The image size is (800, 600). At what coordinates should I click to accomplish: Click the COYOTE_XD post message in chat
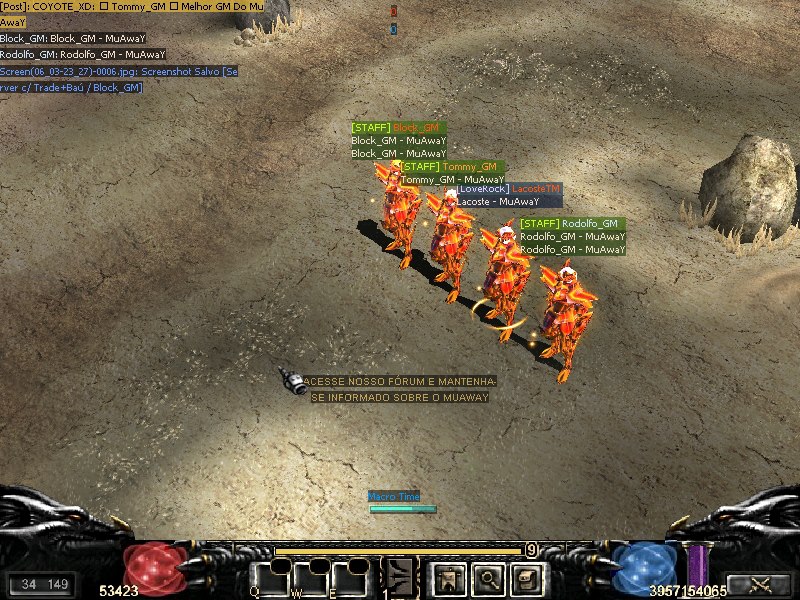pos(132,7)
